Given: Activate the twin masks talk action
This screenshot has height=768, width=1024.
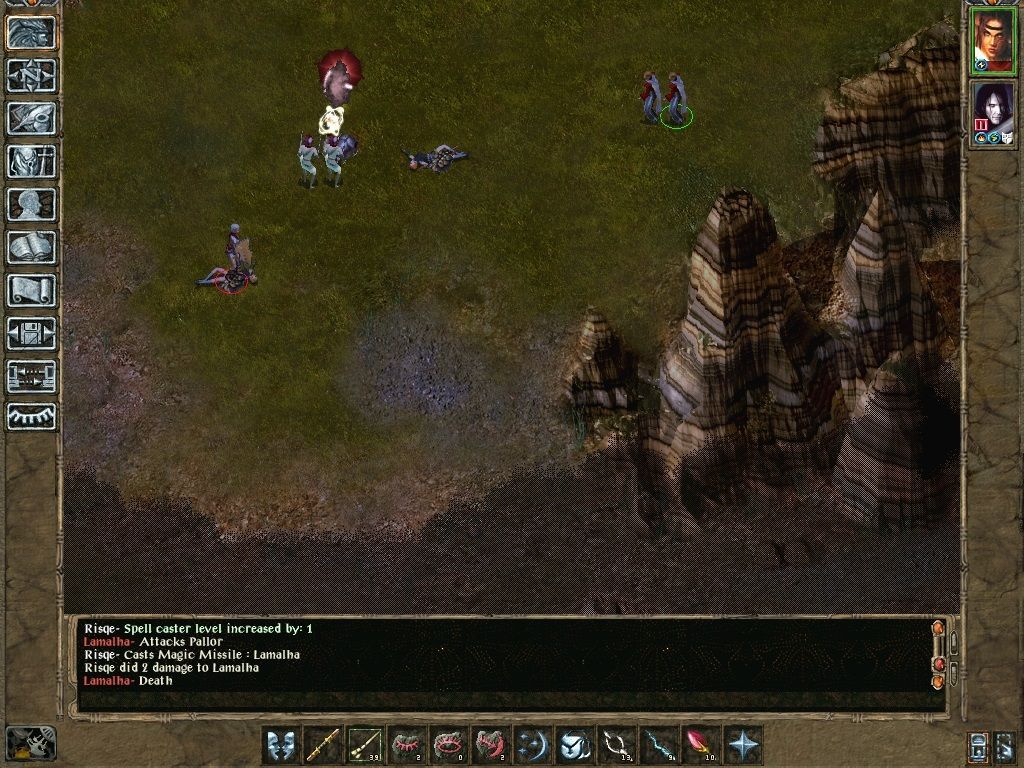Looking at the screenshot, I should click(x=282, y=745).
